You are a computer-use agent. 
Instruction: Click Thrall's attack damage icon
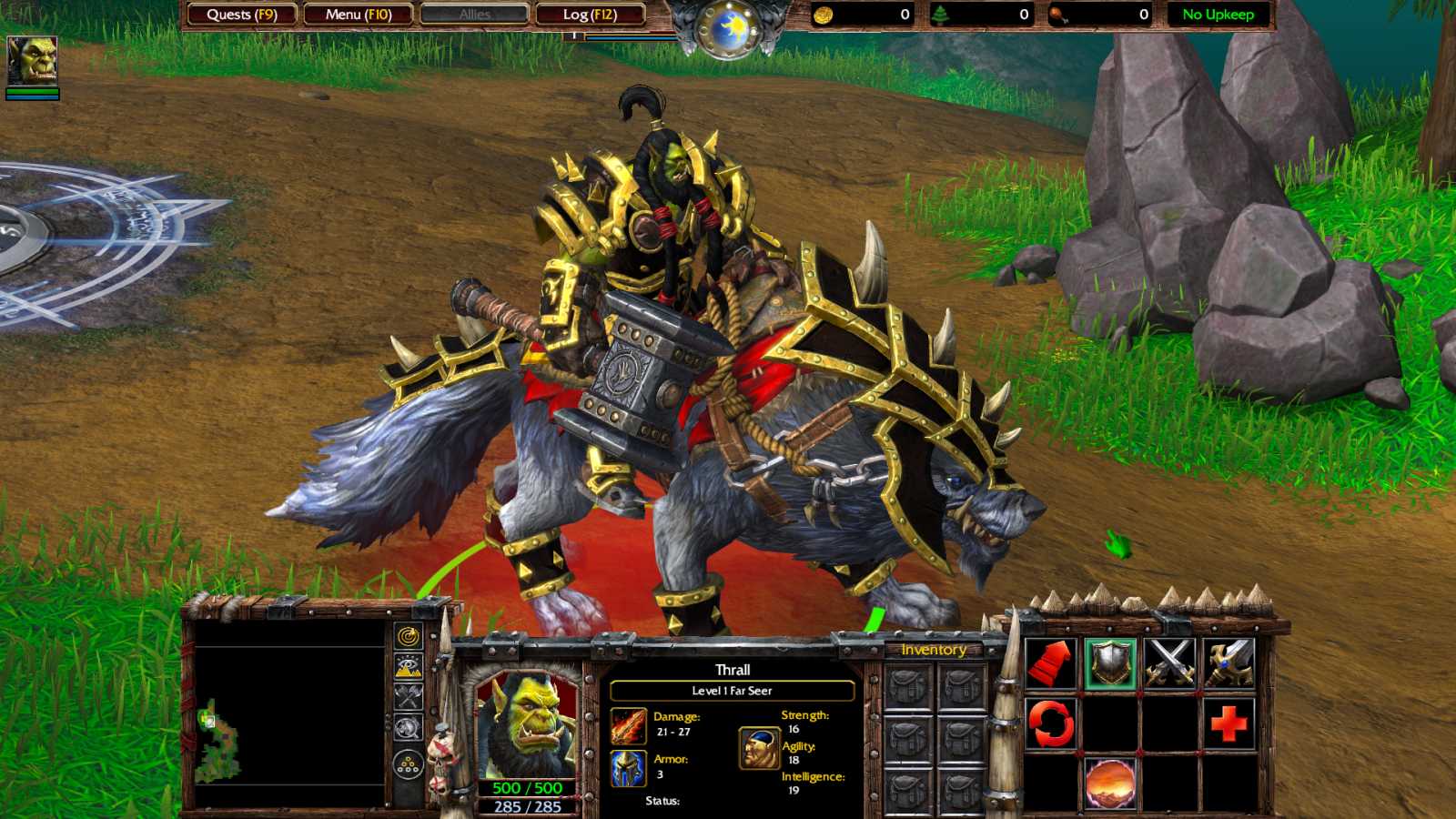(631, 724)
